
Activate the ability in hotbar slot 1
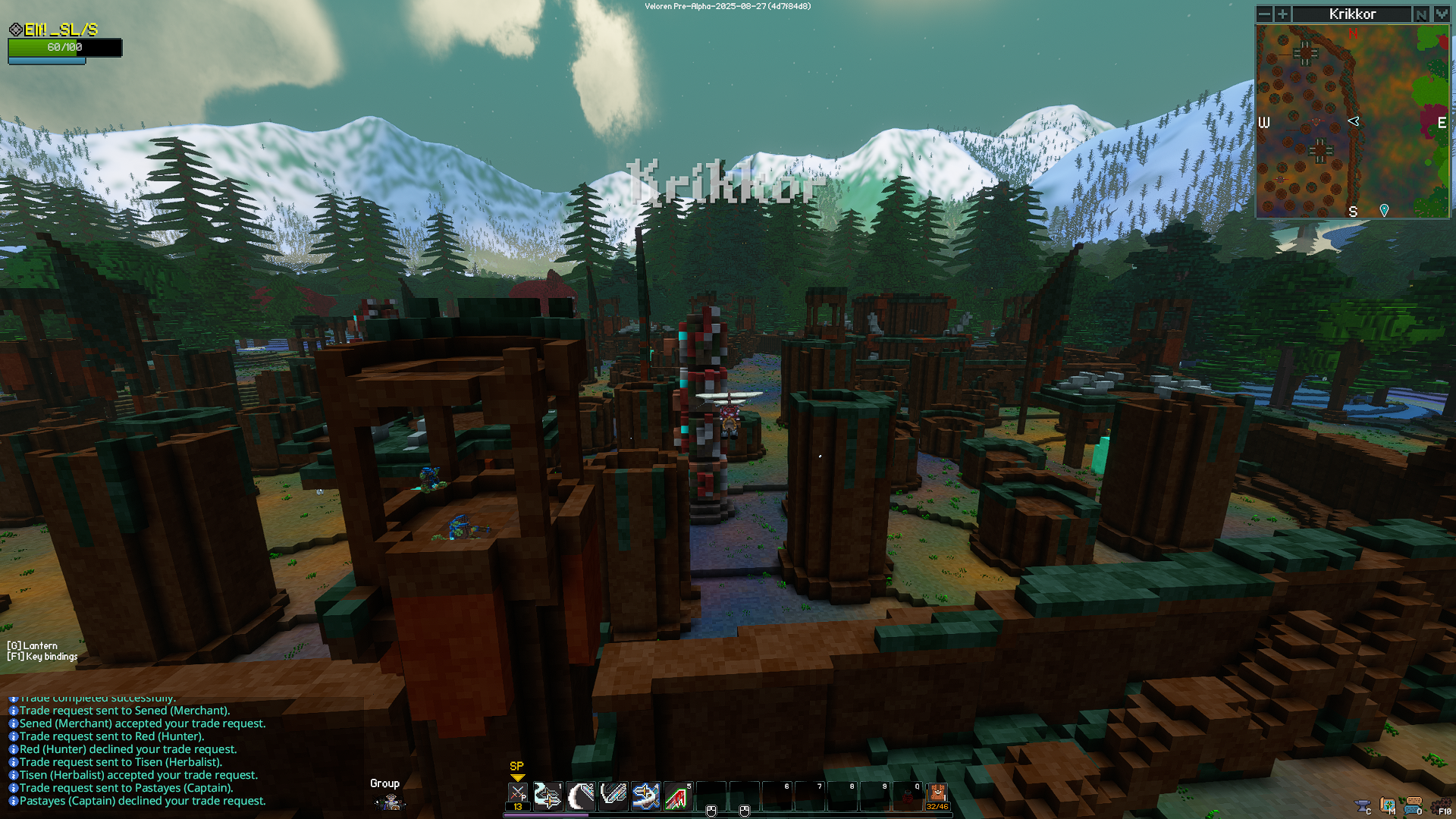[x=548, y=796]
